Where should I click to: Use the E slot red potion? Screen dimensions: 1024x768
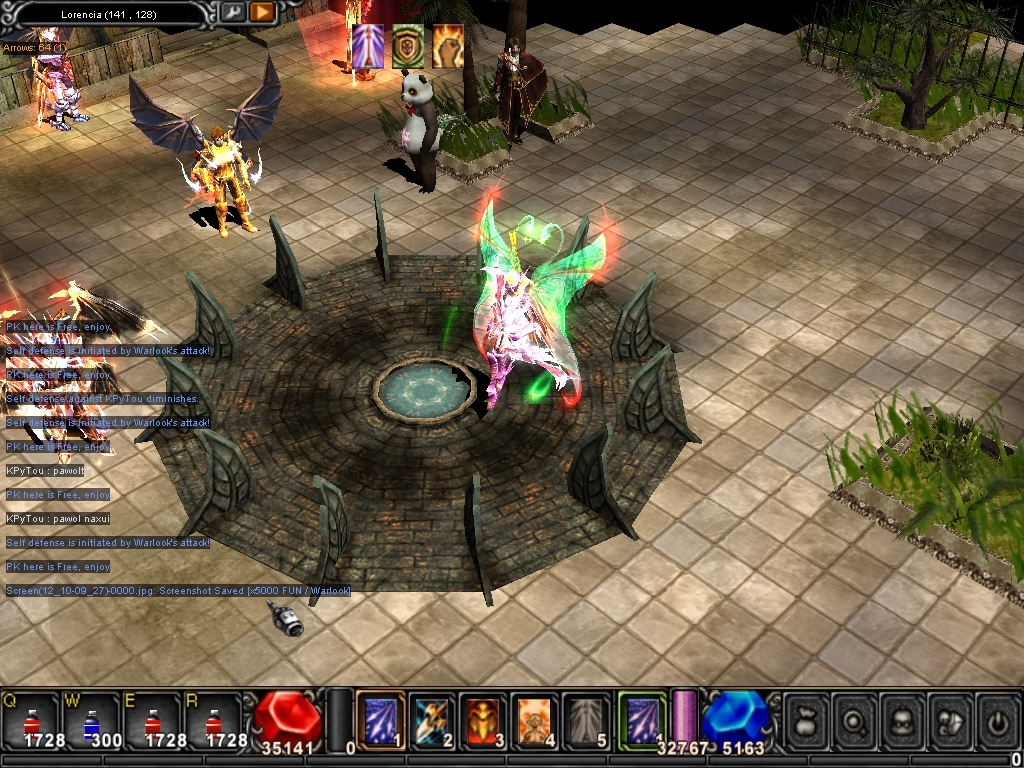[x=152, y=720]
